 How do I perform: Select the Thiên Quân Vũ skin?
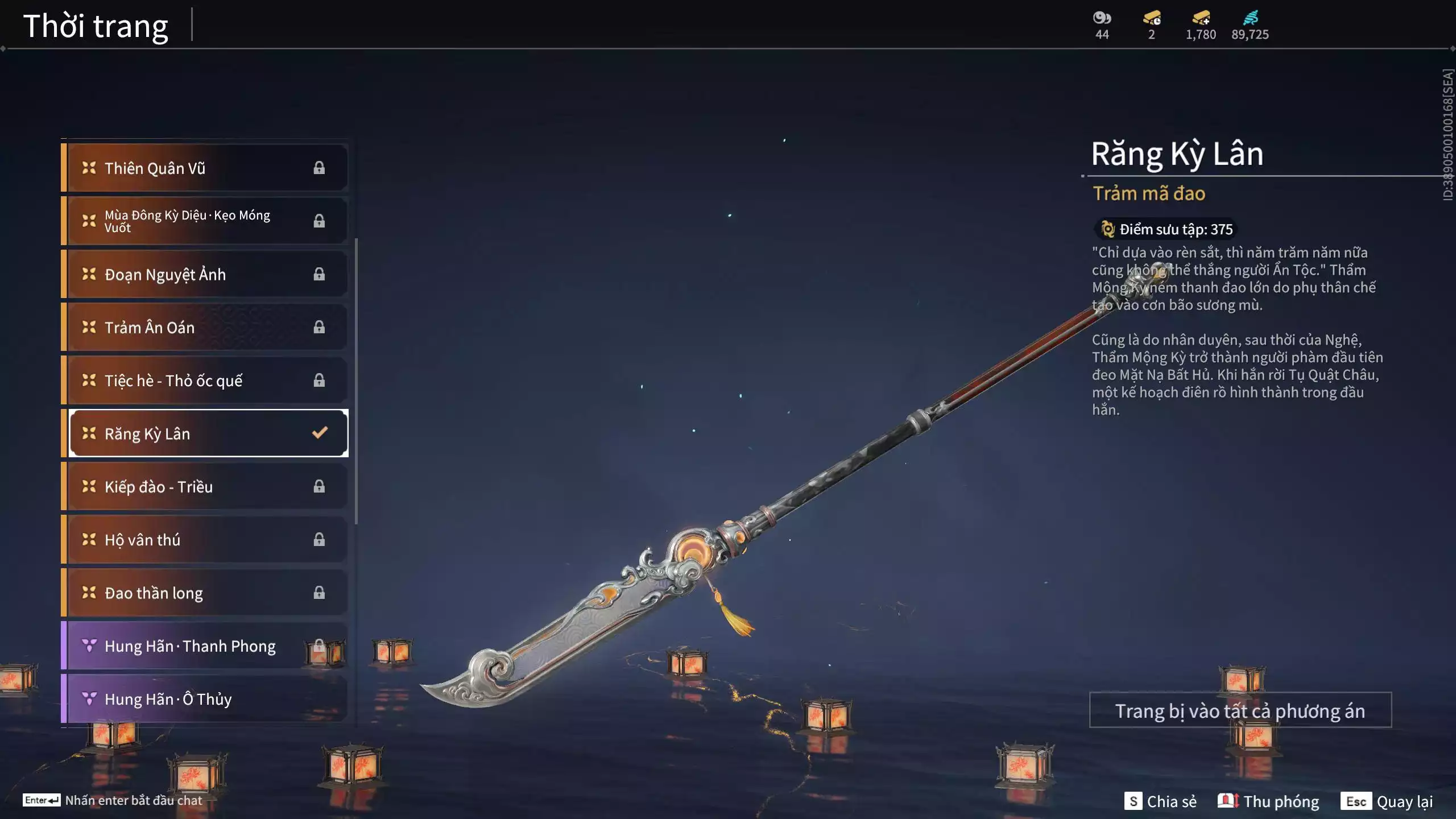coord(205,168)
